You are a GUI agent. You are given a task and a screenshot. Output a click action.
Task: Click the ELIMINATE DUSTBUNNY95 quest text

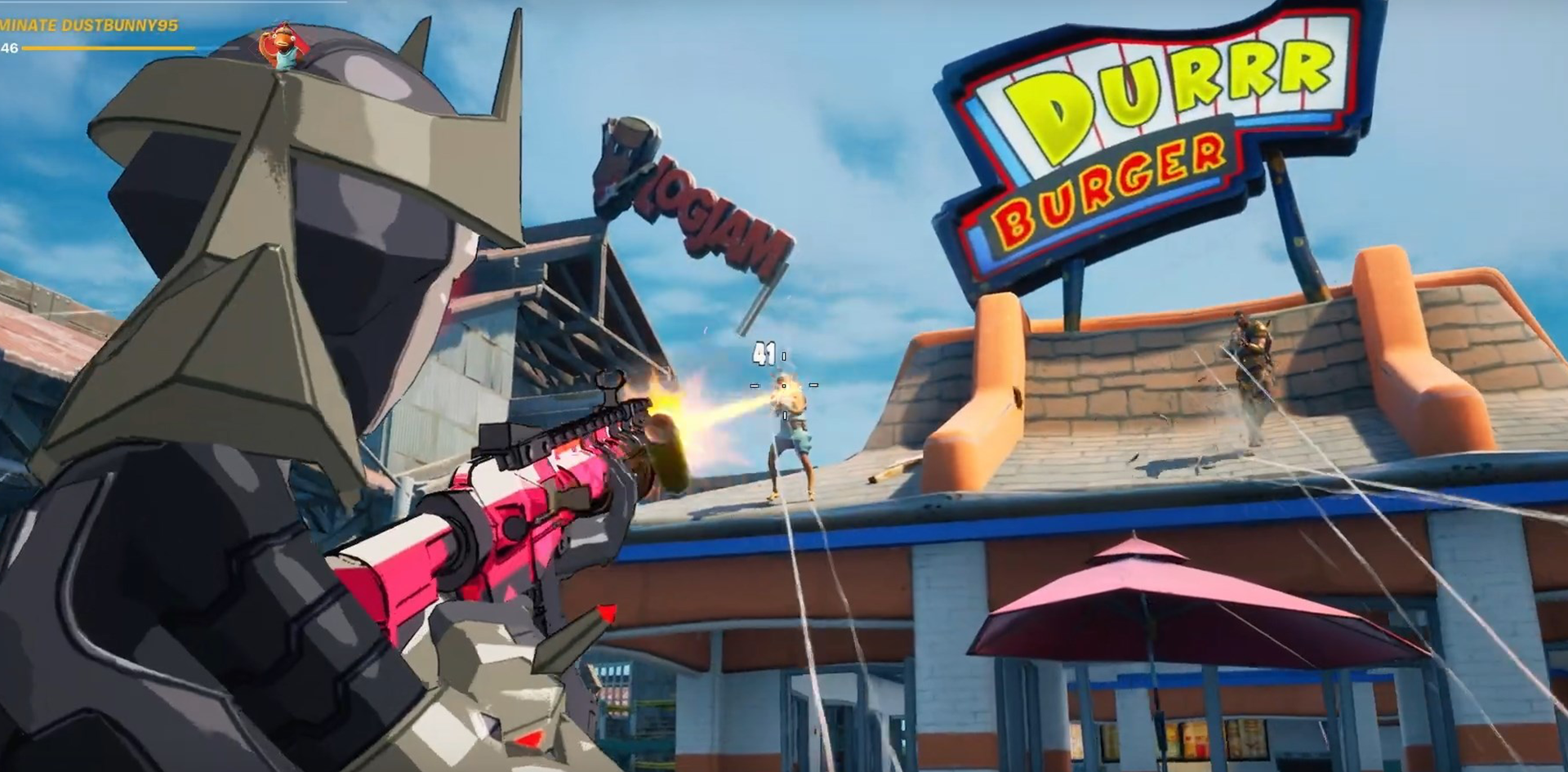tap(90, 25)
